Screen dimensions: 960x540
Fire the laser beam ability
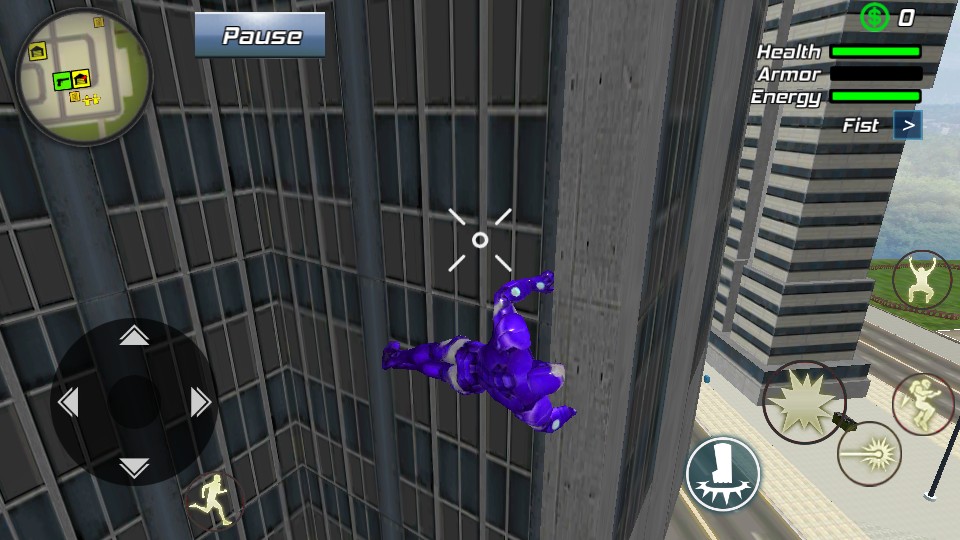pos(869,453)
